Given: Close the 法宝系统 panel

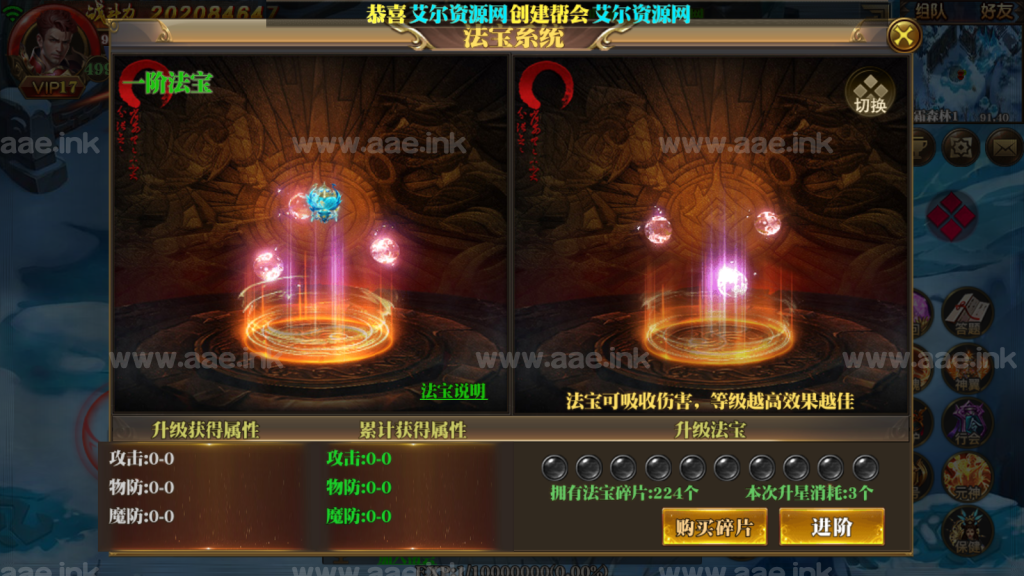Looking at the screenshot, I should point(904,37).
